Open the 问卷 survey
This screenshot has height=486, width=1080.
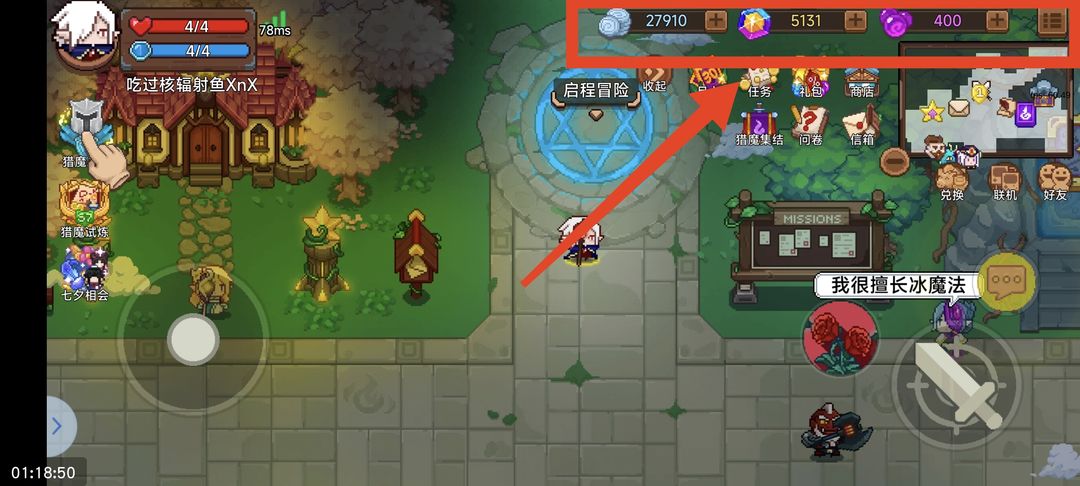pos(809,127)
